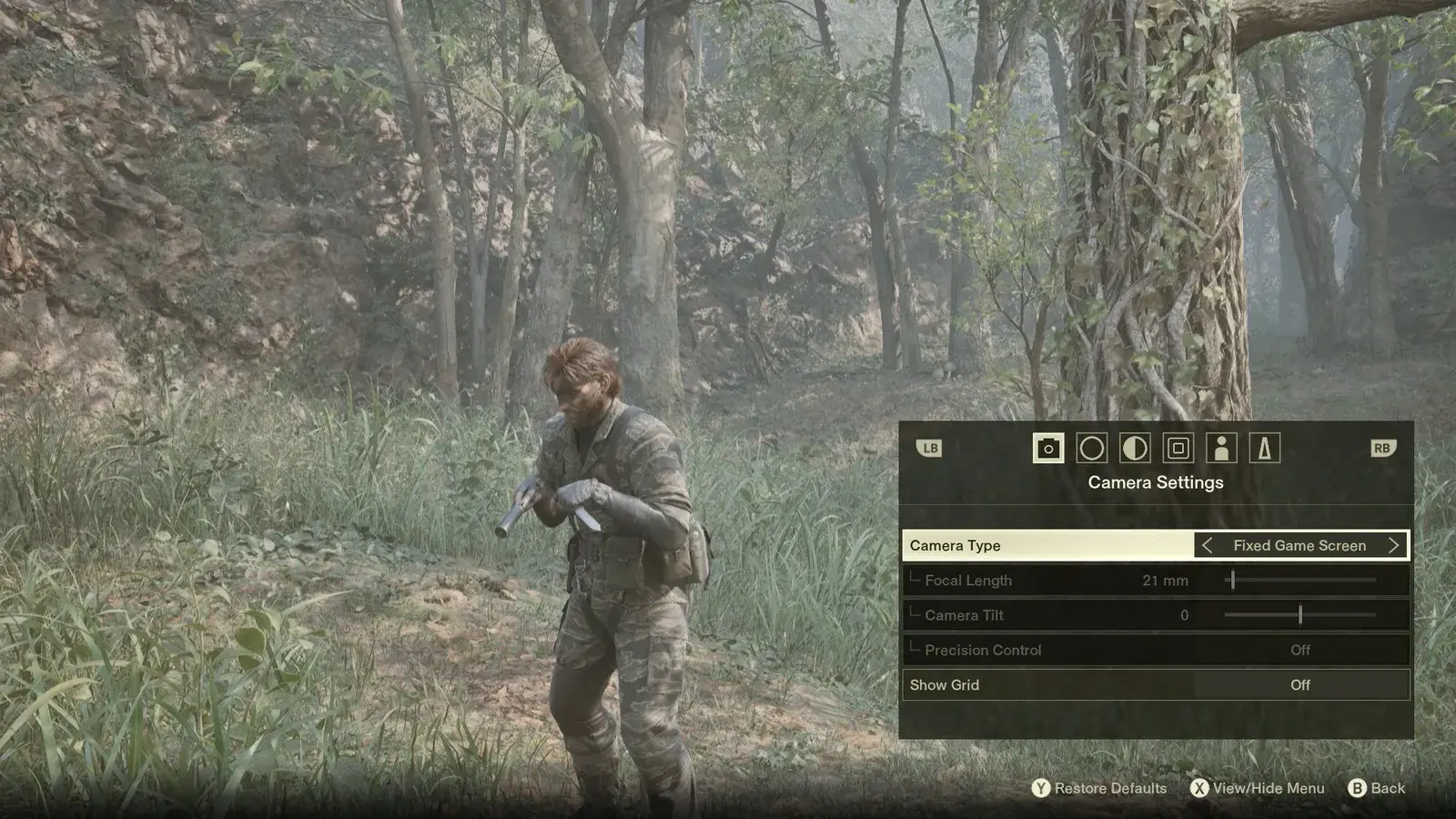
Task: Select the camera icon tab
Action: point(1048,448)
